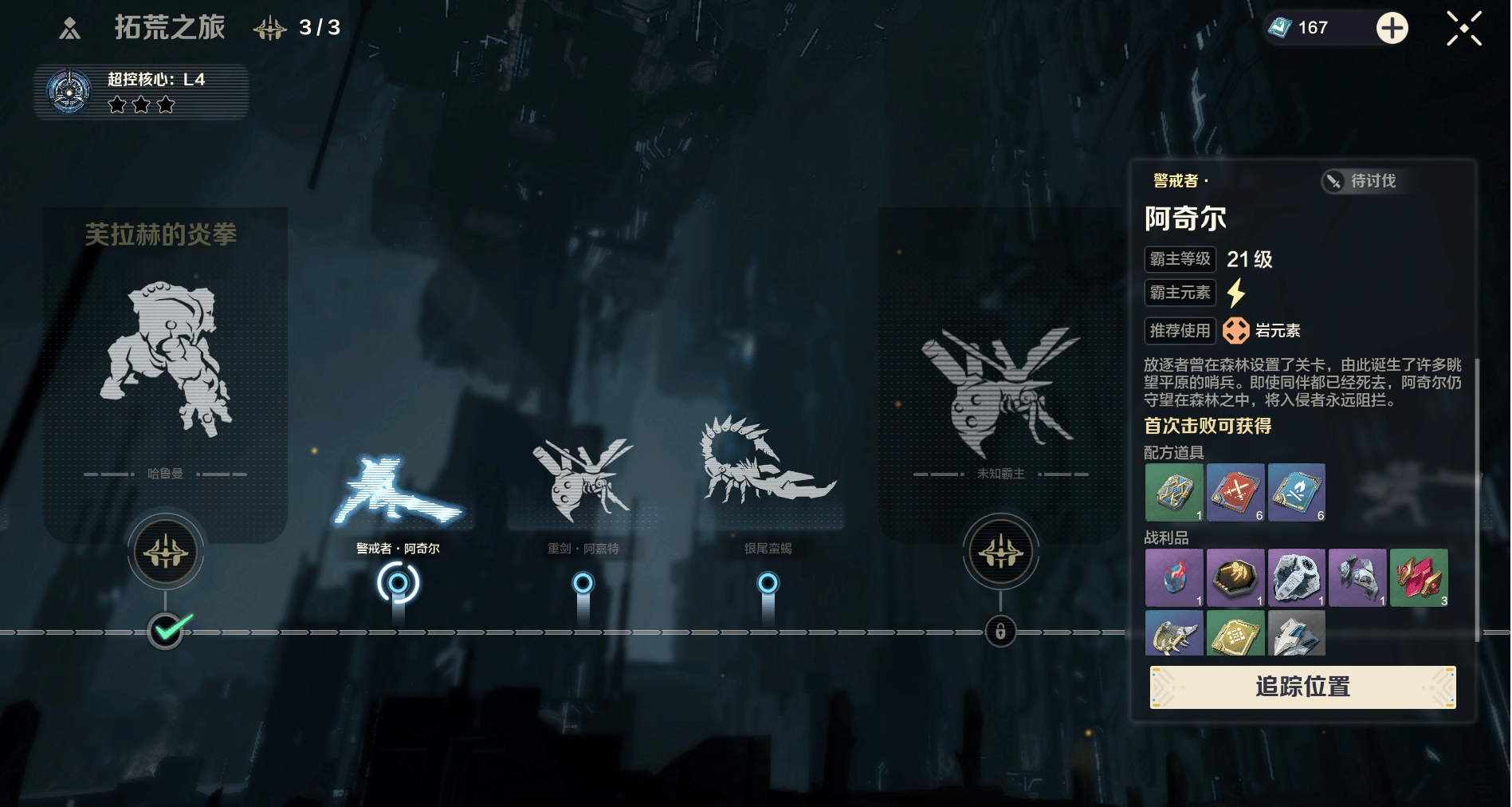
Task: Click the 拓荒之旅 title icon
Action: click(70, 29)
